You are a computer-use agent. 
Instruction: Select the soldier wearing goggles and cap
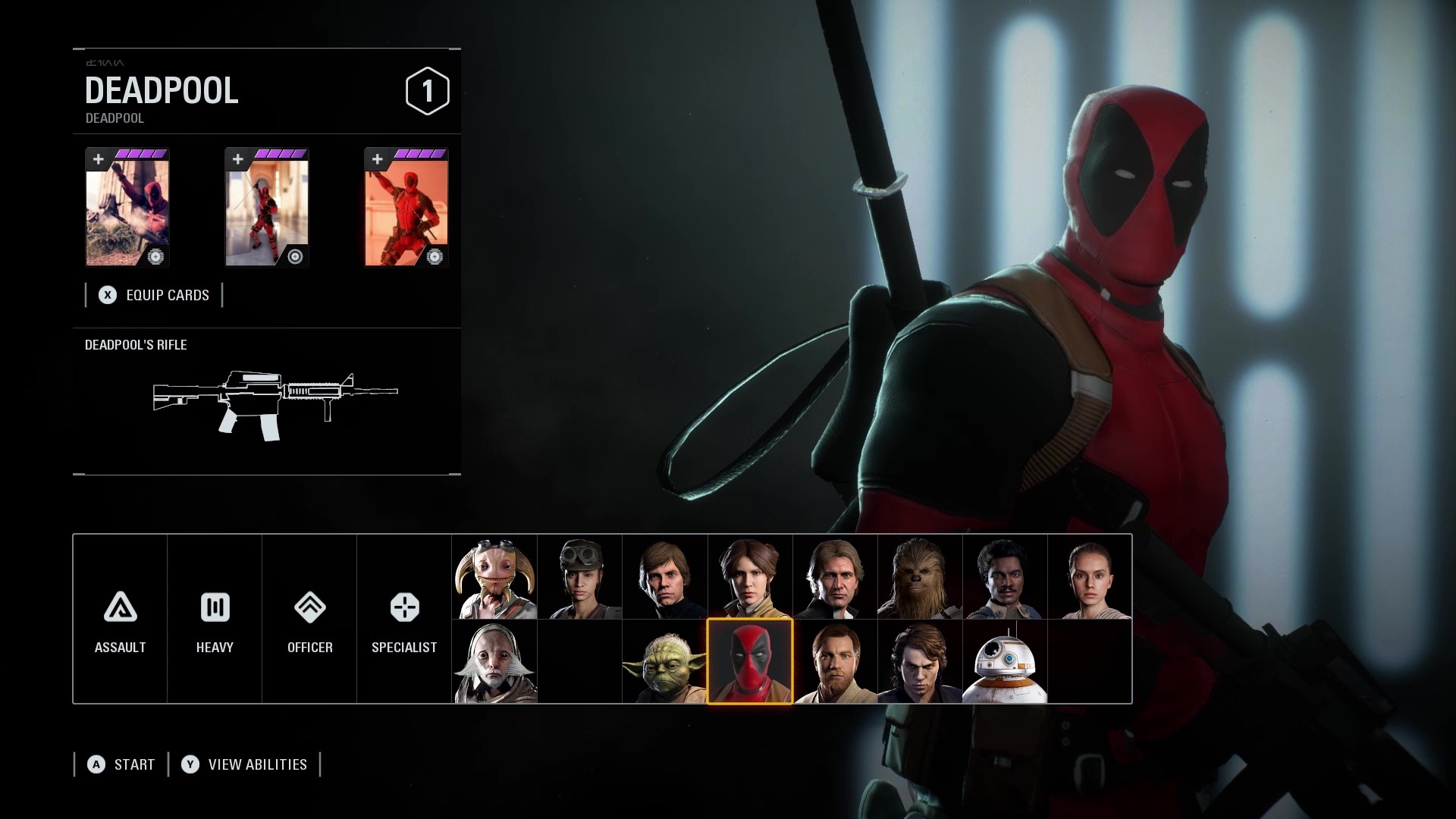(x=579, y=577)
